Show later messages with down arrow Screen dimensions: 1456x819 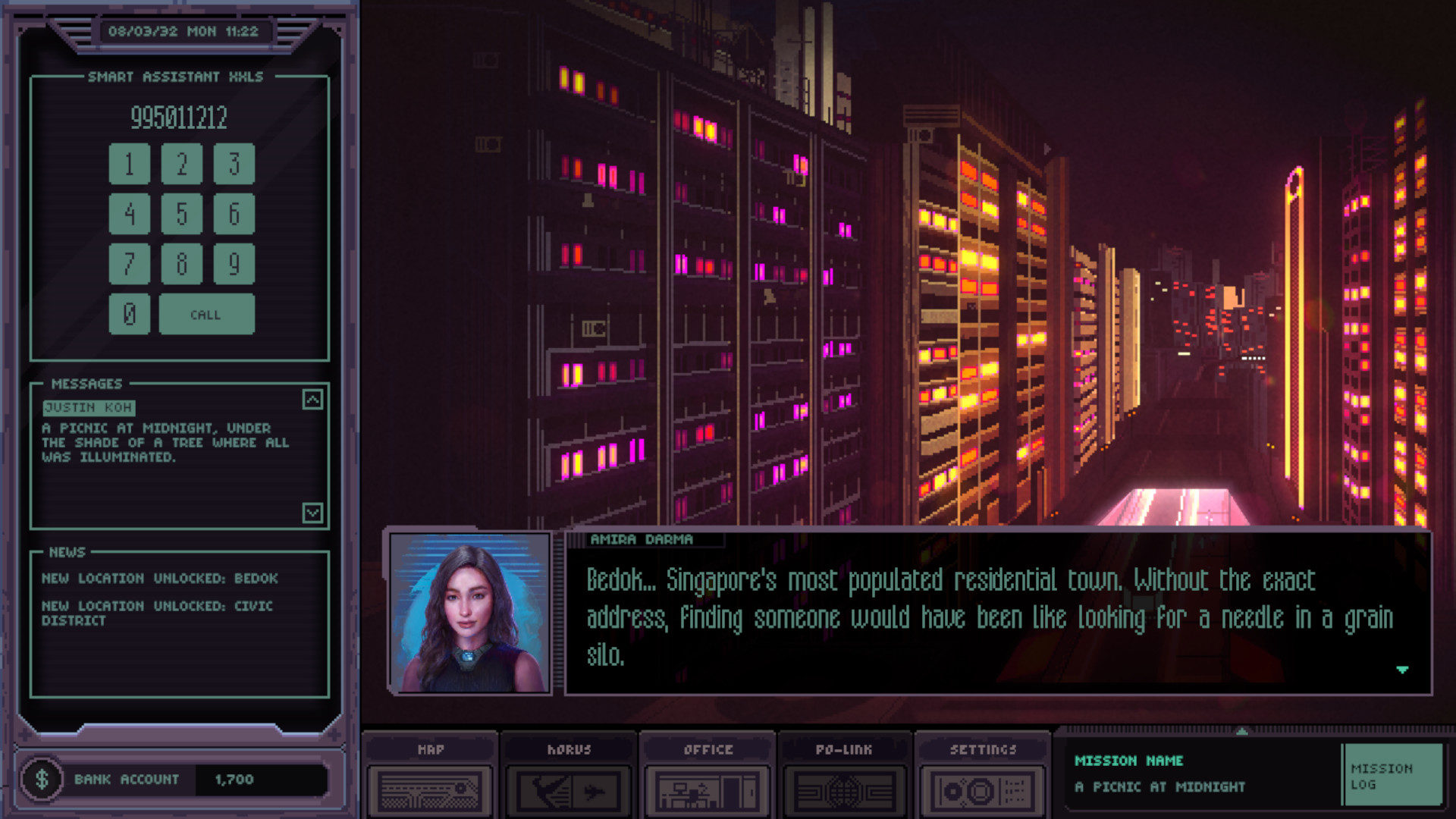[312, 513]
